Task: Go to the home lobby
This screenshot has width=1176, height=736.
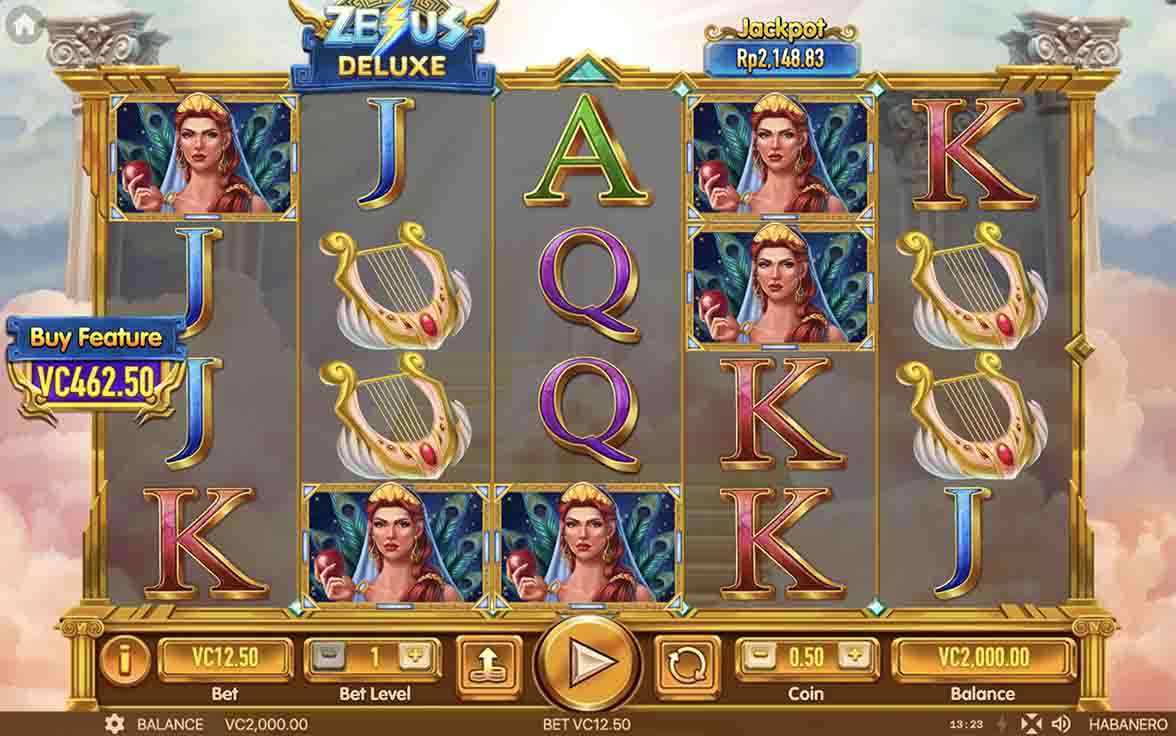Action: (24, 25)
